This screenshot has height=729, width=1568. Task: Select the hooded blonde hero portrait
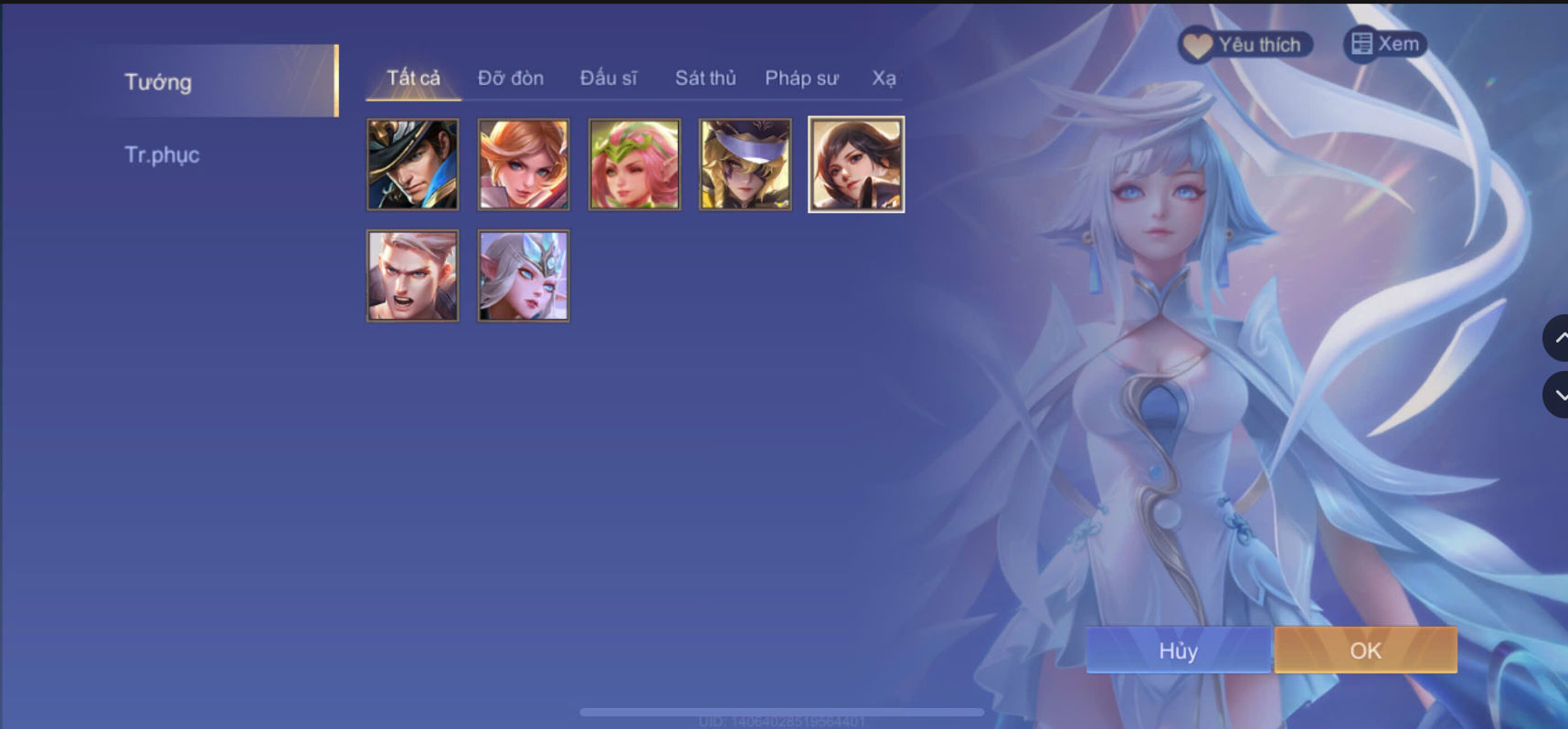coord(746,164)
